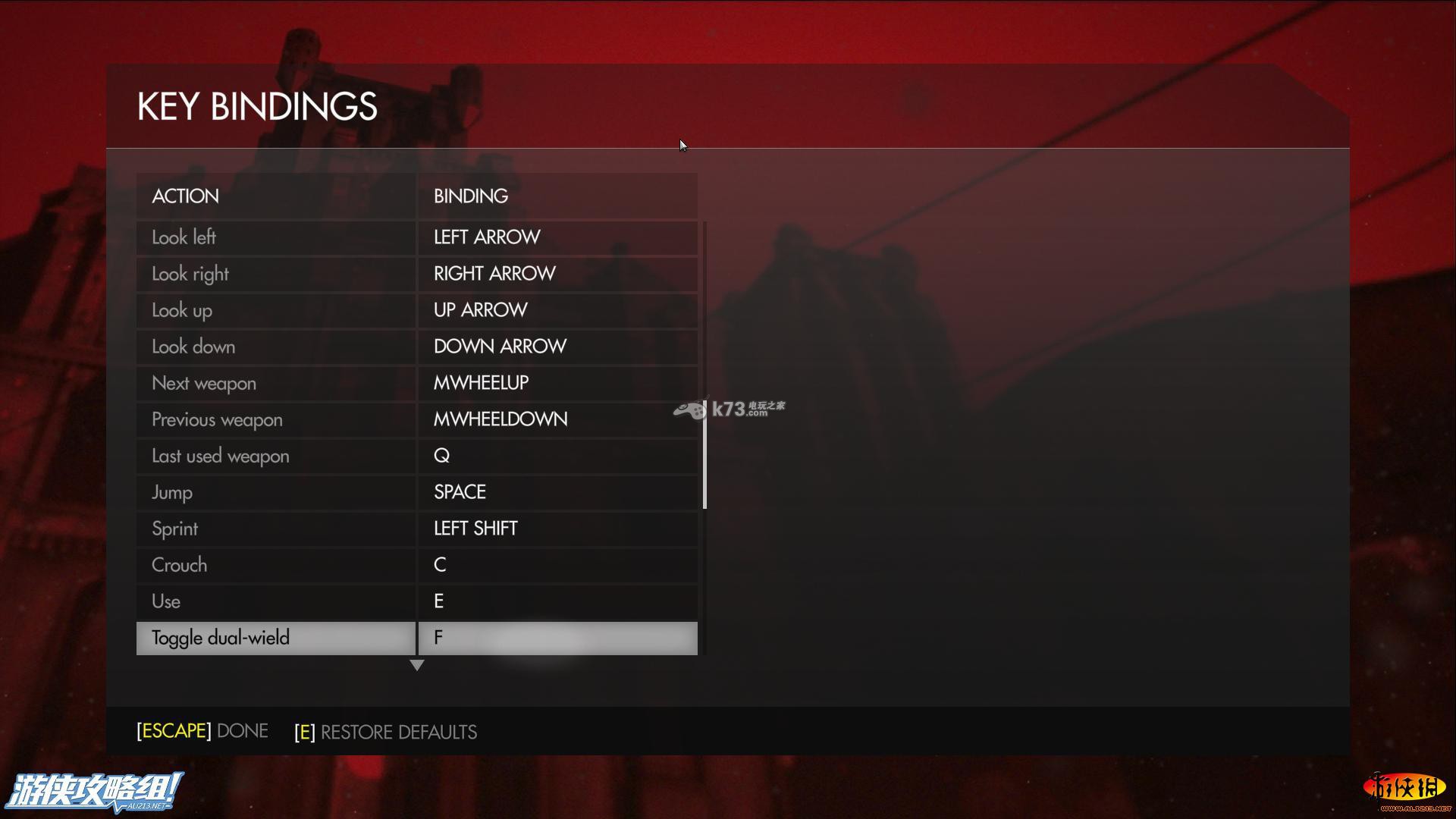
Task: Click the down arrow below the list
Action: pos(416,665)
